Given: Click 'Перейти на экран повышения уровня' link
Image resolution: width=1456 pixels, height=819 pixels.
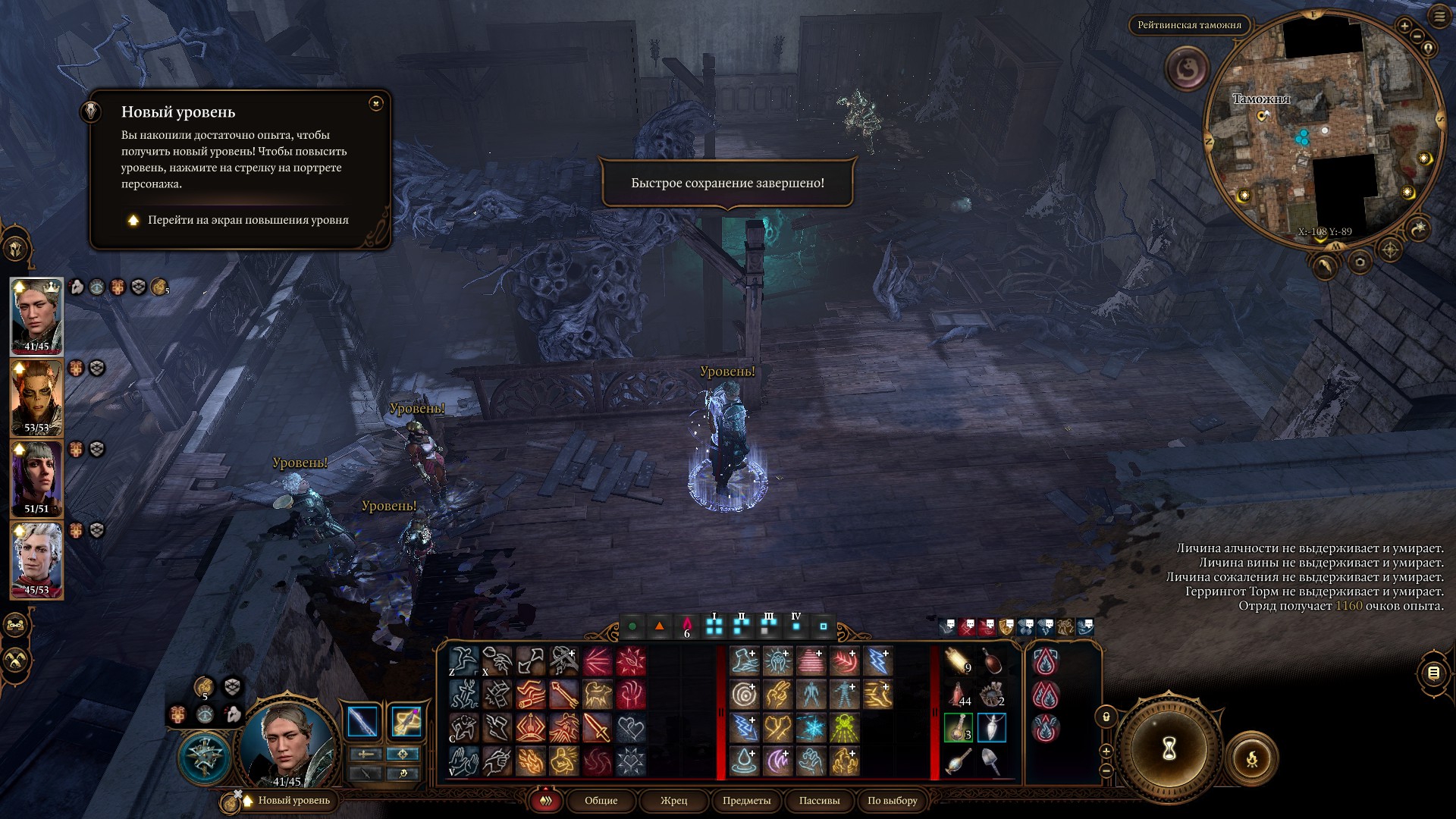Looking at the screenshot, I should (247, 220).
